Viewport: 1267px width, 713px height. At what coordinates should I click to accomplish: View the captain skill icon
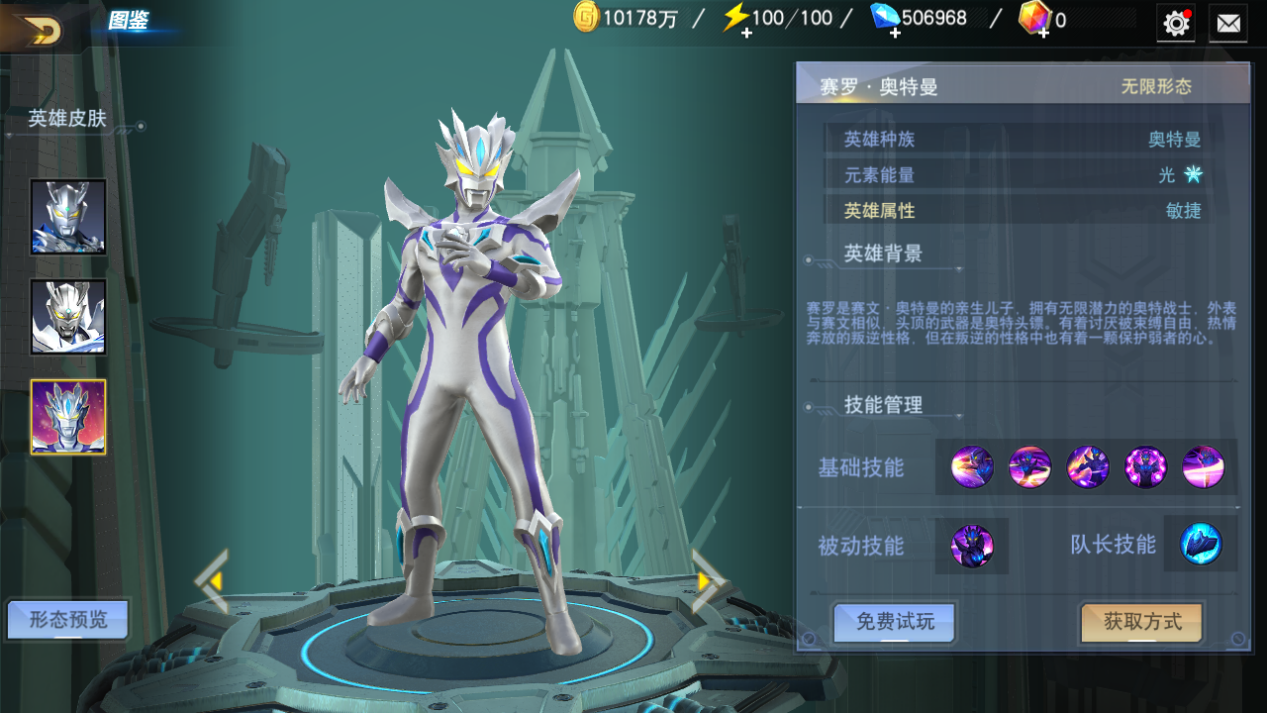tap(1200, 545)
